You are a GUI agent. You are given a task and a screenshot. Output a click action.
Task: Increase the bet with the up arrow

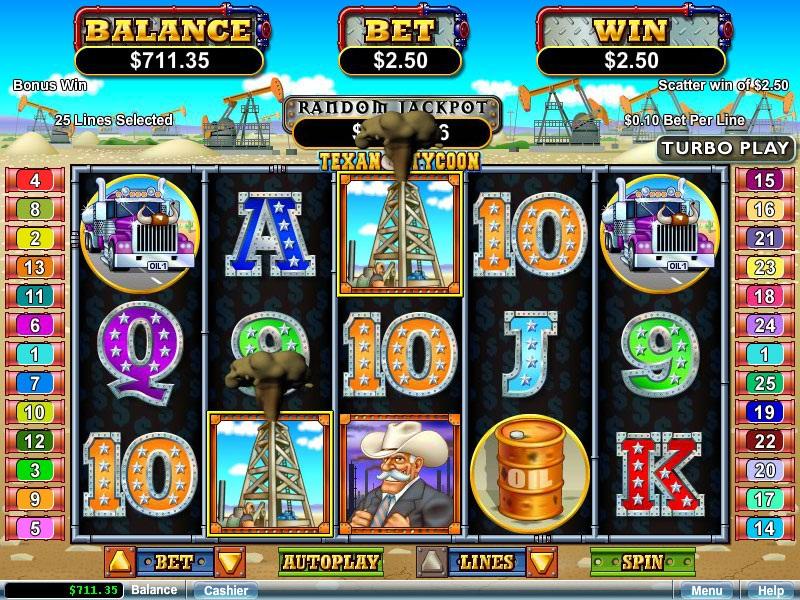tap(119, 562)
